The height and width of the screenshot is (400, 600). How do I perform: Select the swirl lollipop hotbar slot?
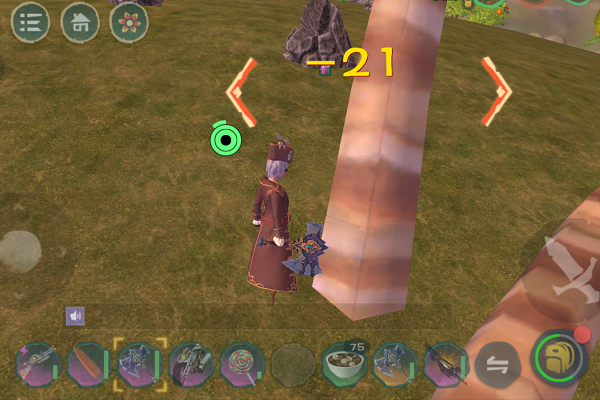[x=240, y=362]
